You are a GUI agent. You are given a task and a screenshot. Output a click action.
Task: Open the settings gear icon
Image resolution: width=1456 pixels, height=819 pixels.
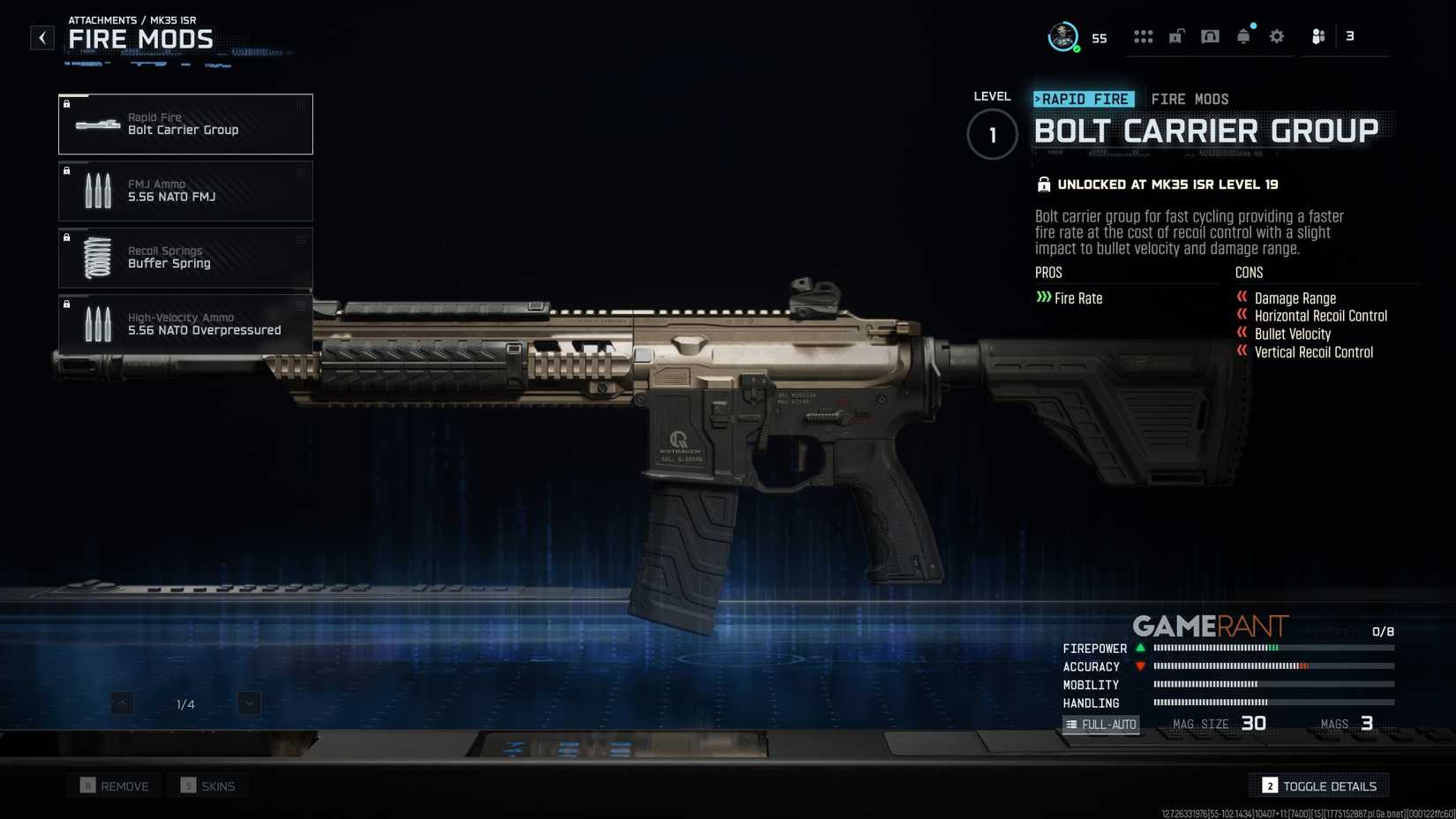click(1276, 36)
